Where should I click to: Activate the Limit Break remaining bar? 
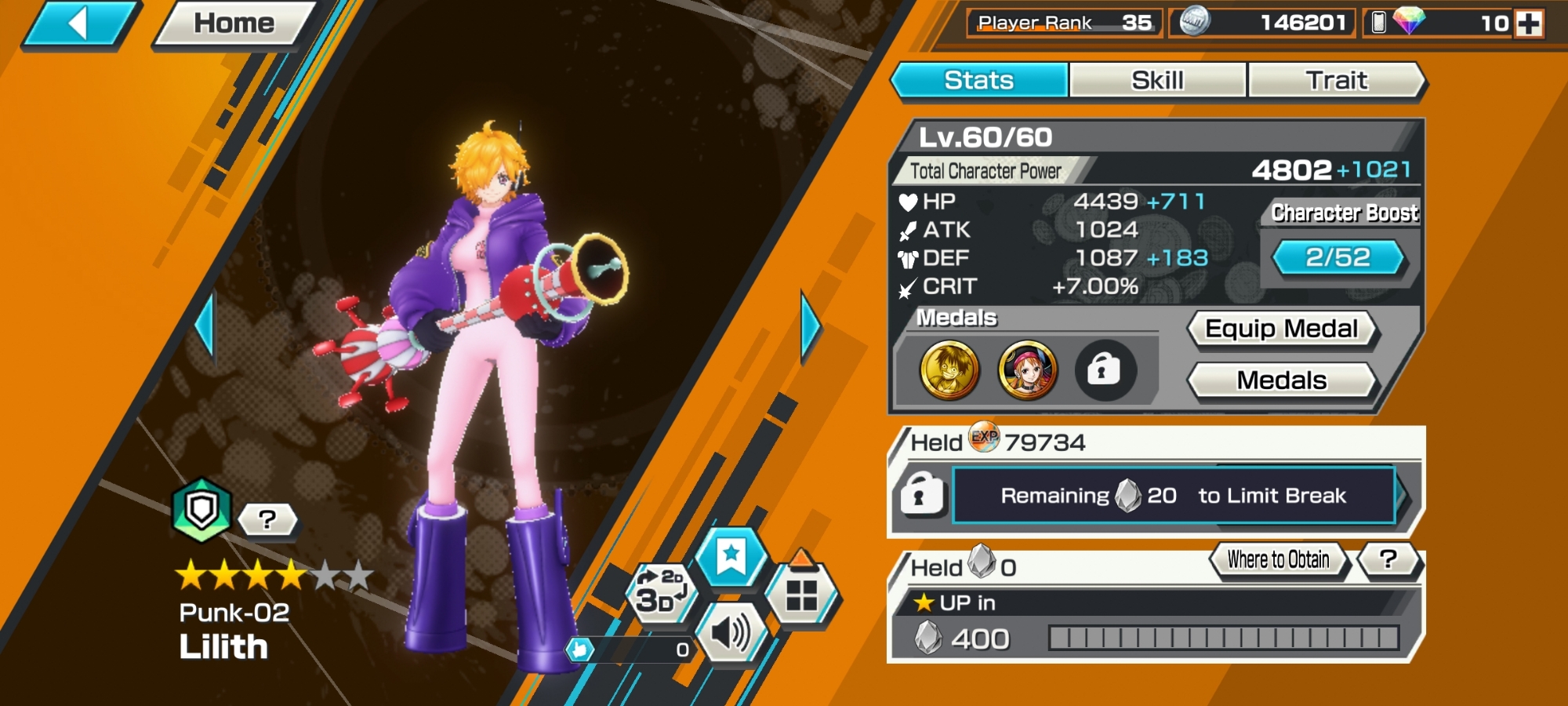[1173, 496]
